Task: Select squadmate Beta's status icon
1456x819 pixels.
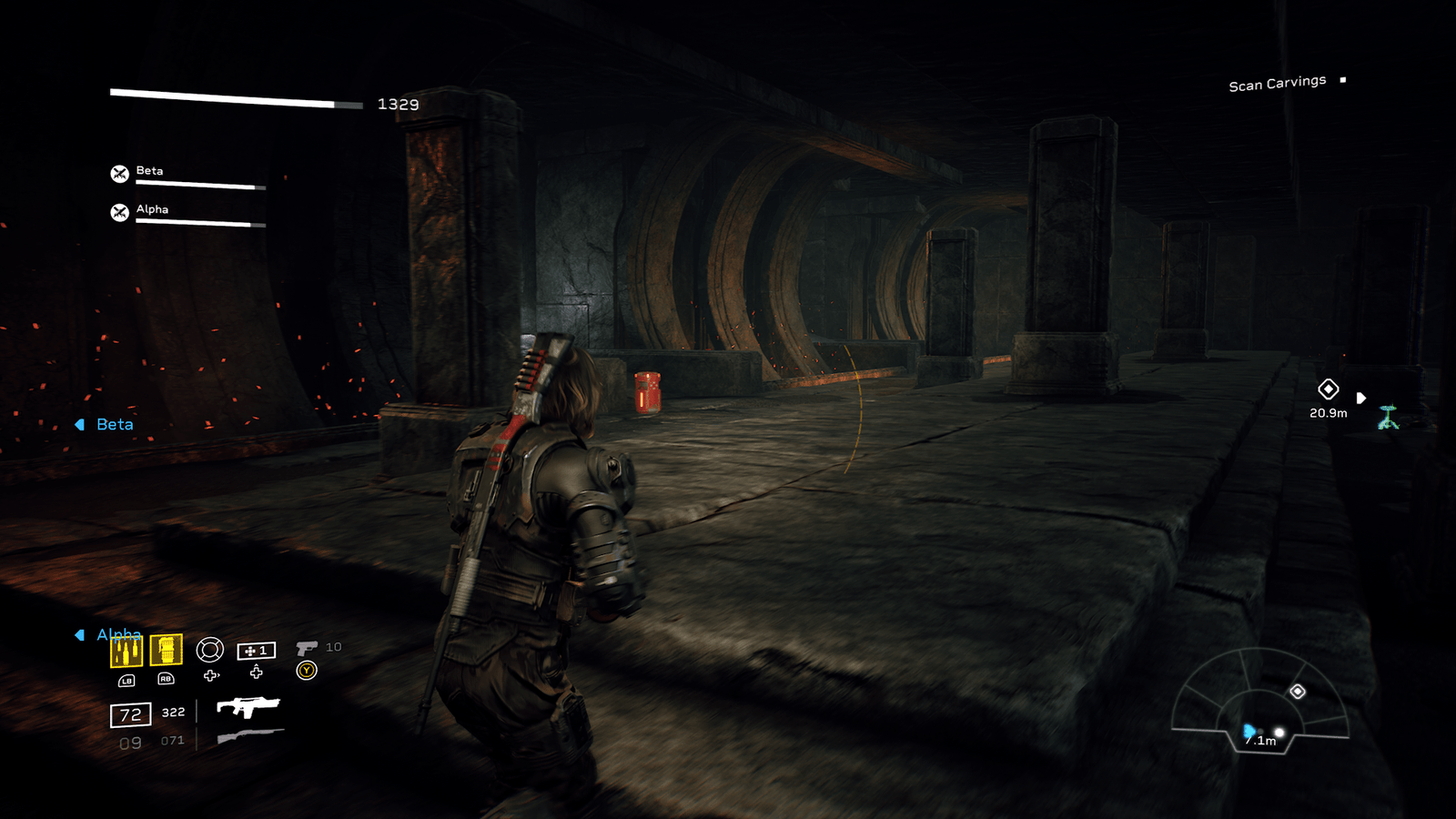Action: (119, 174)
